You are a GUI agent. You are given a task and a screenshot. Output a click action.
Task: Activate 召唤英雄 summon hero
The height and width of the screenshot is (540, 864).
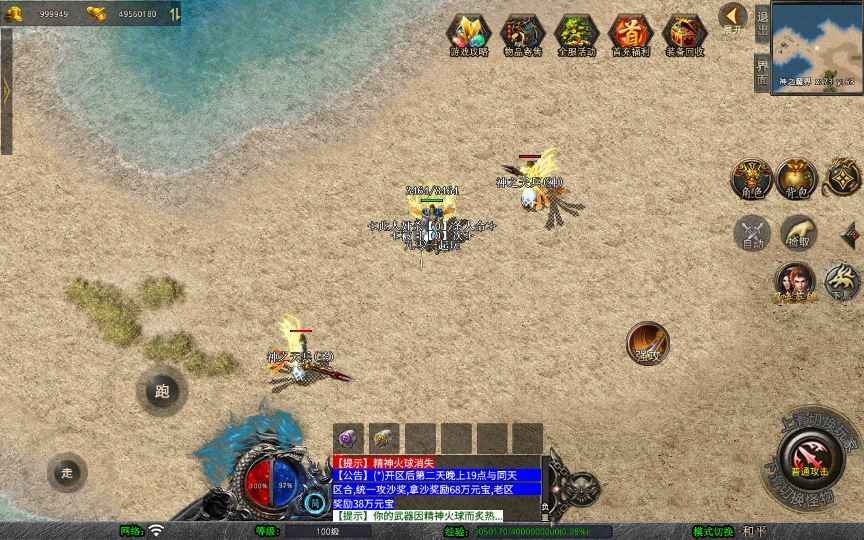[x=795, y=283]
